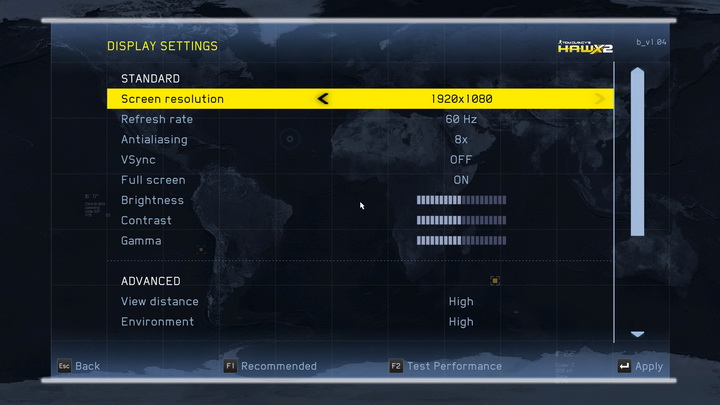Go Back from Display Settings
The width and height of the screenshot is (720, 405).
[78, 366]
